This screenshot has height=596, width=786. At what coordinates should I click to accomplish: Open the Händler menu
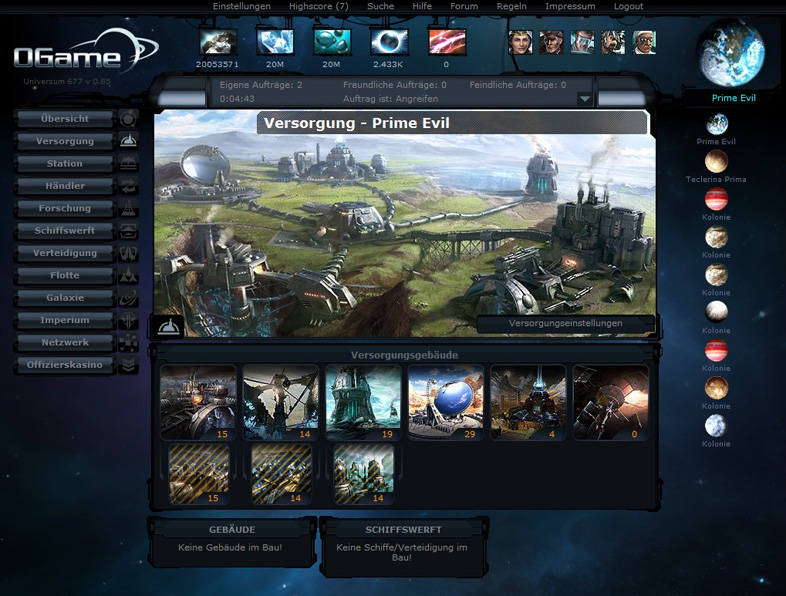pyautogui.click(x=65, y=186)
